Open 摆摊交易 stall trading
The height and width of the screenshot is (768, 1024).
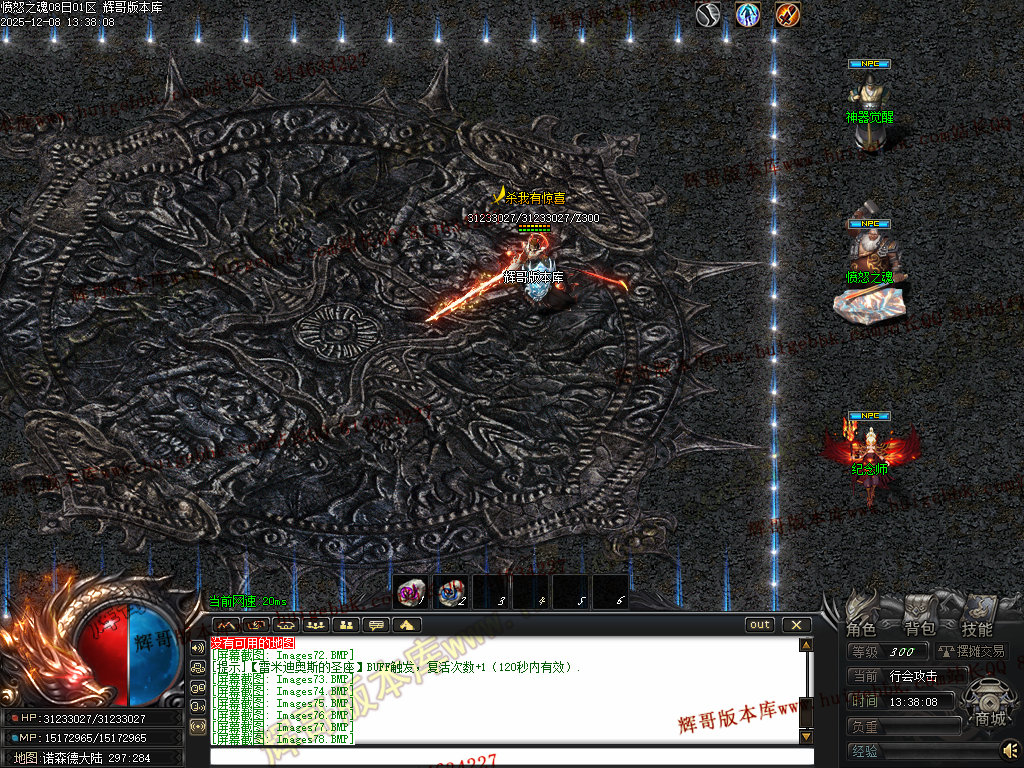tap(971, 652)
